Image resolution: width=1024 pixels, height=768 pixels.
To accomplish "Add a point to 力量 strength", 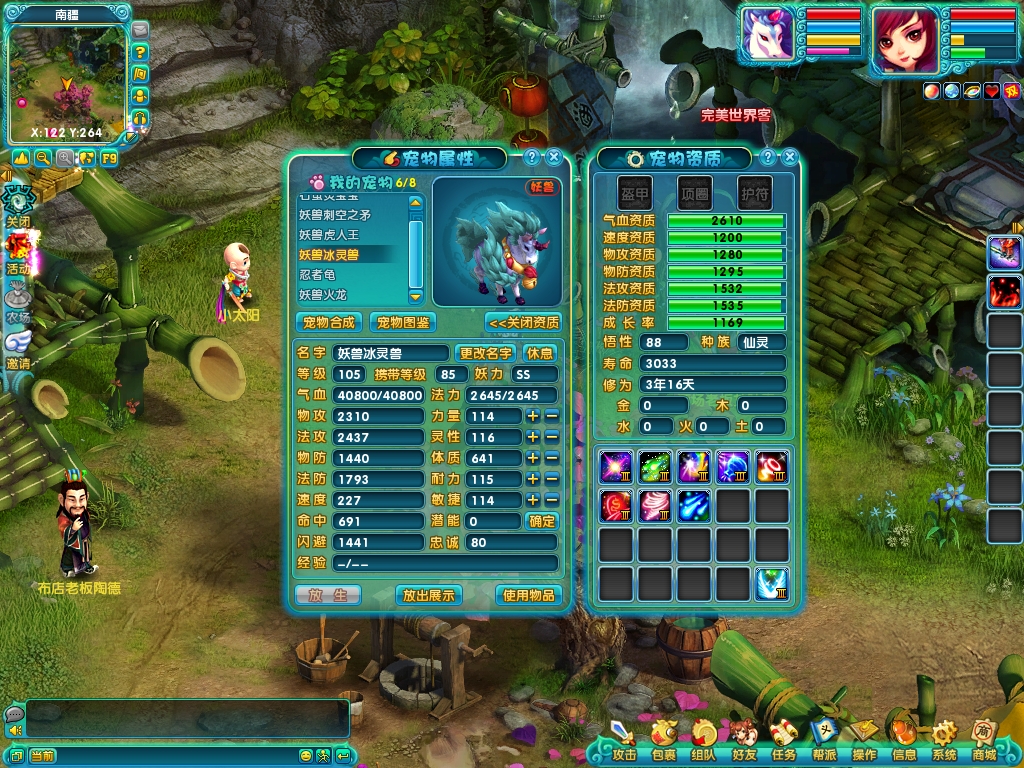I will click(x=533, y=416).
